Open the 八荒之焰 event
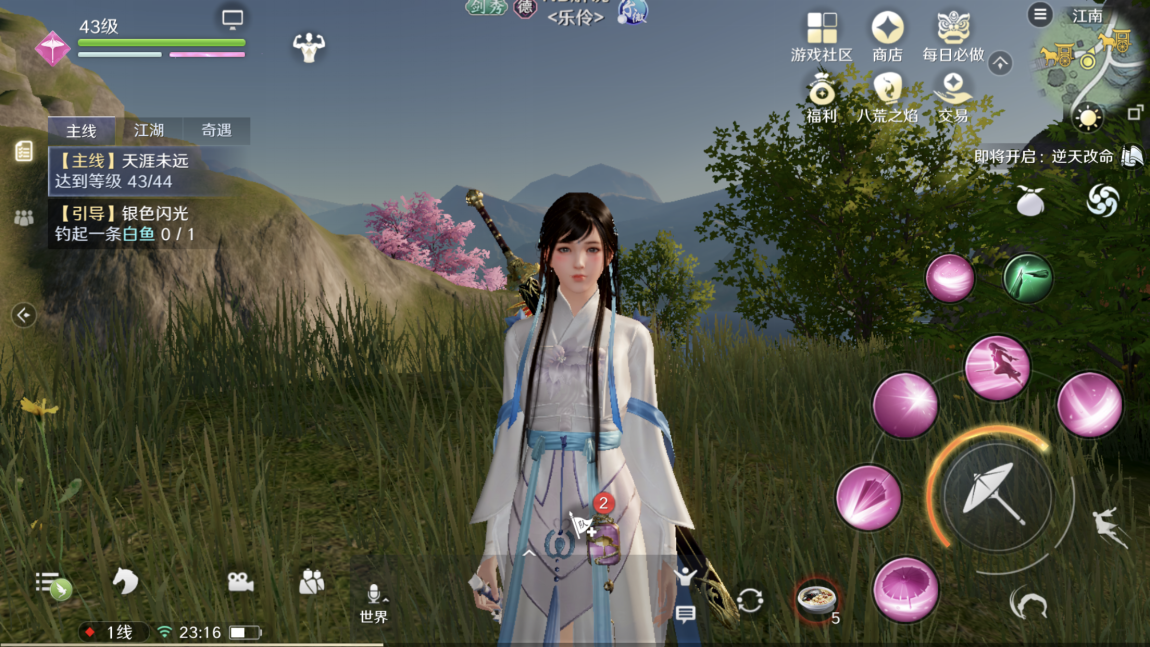 pyautogui.click(x=887, y=97)
